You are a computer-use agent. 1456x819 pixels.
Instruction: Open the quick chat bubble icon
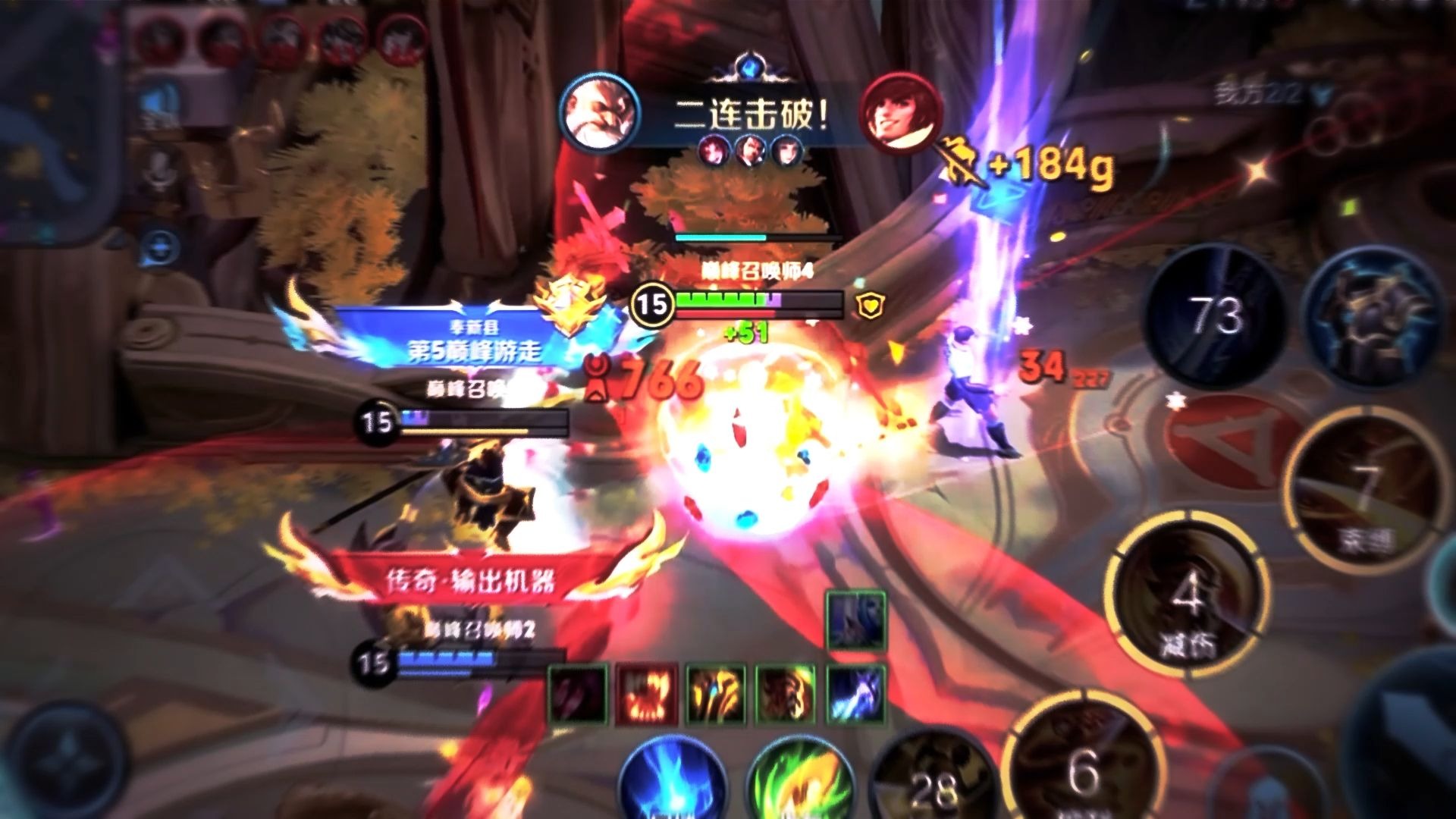click(x=161, y=247)
